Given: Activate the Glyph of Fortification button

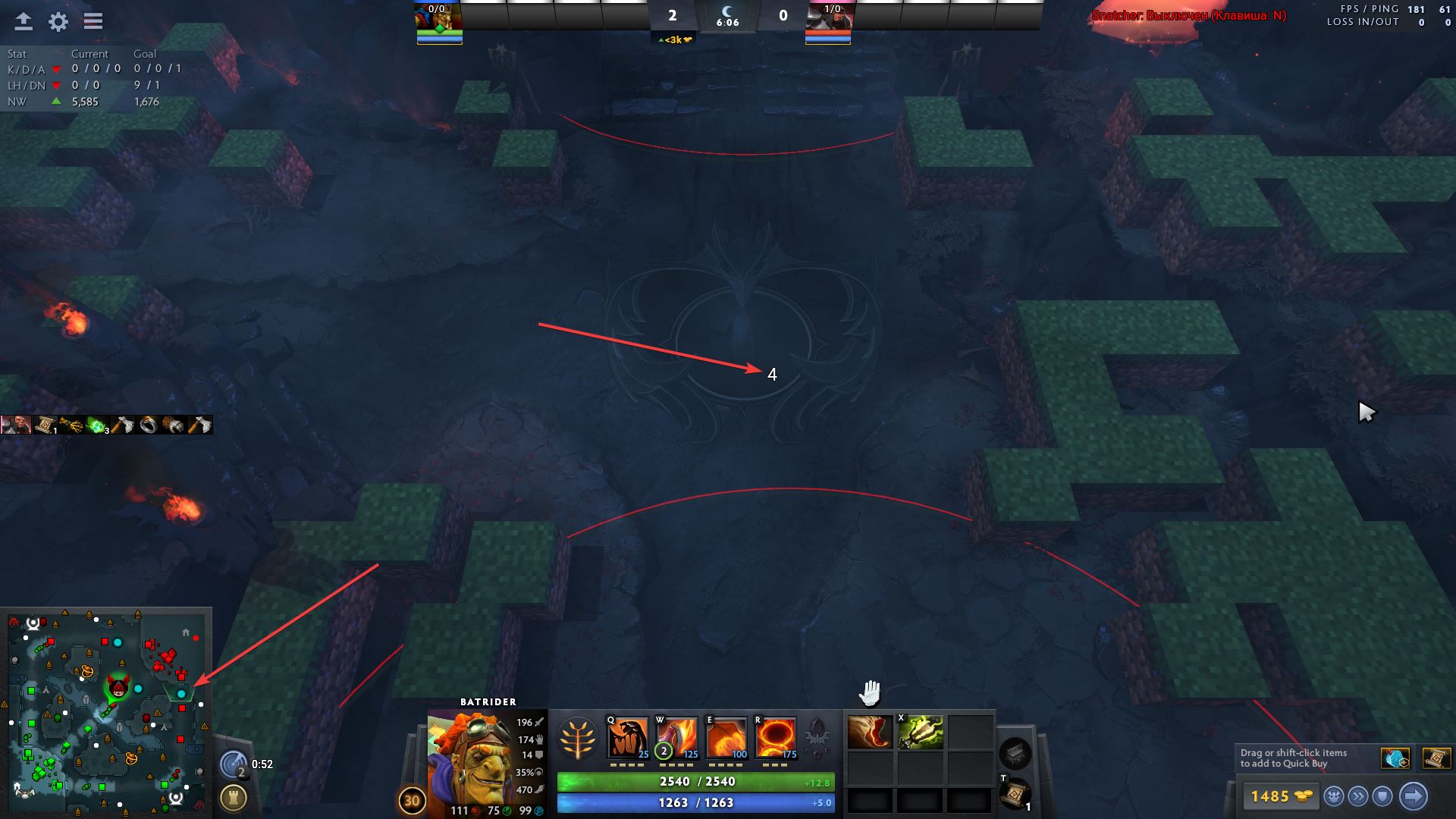Looking at the screenshot, I should point(234,798).
